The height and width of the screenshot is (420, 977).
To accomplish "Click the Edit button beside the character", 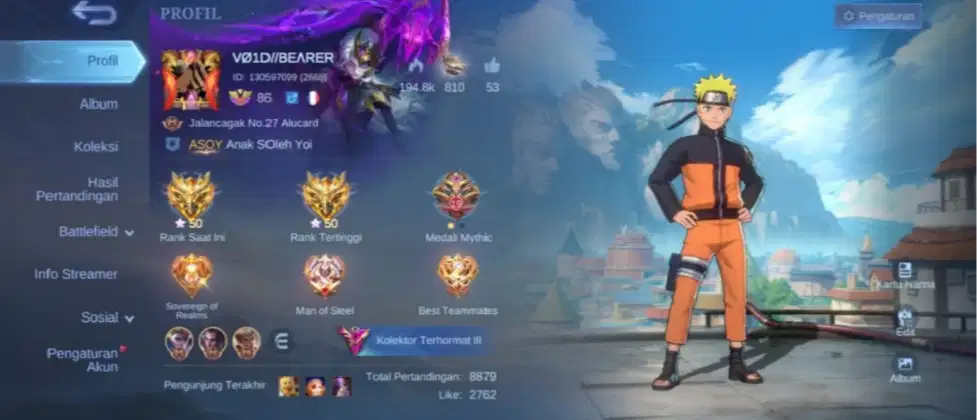I will (x=904, y=320).
